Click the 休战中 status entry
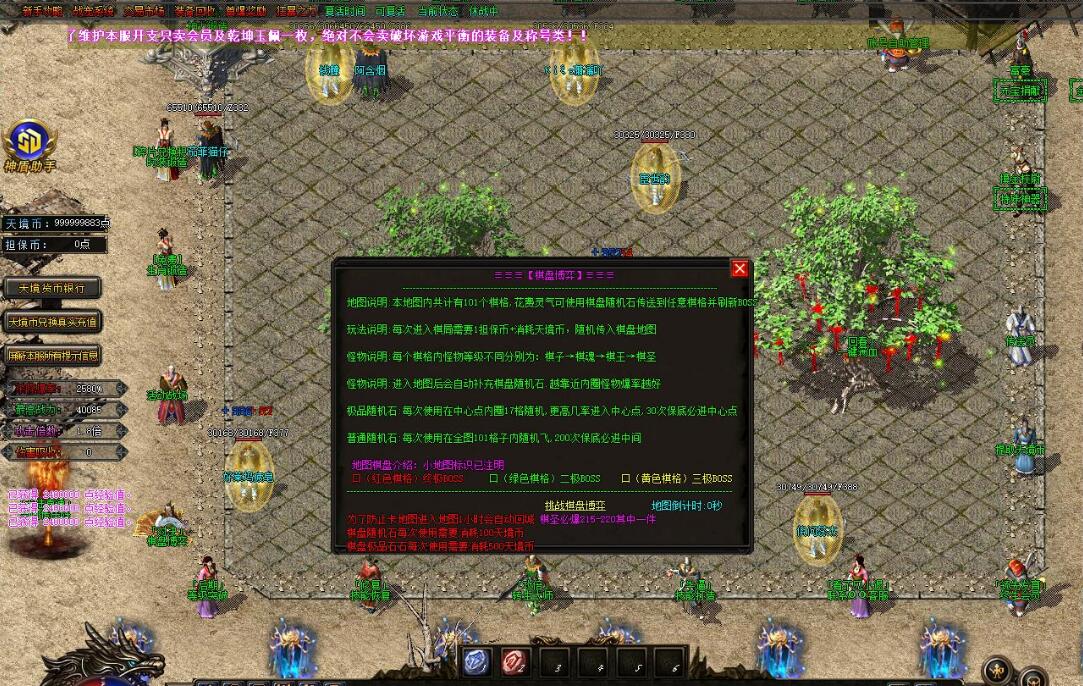The height and width of the screenshot is (686, 1083). [484, 12]
